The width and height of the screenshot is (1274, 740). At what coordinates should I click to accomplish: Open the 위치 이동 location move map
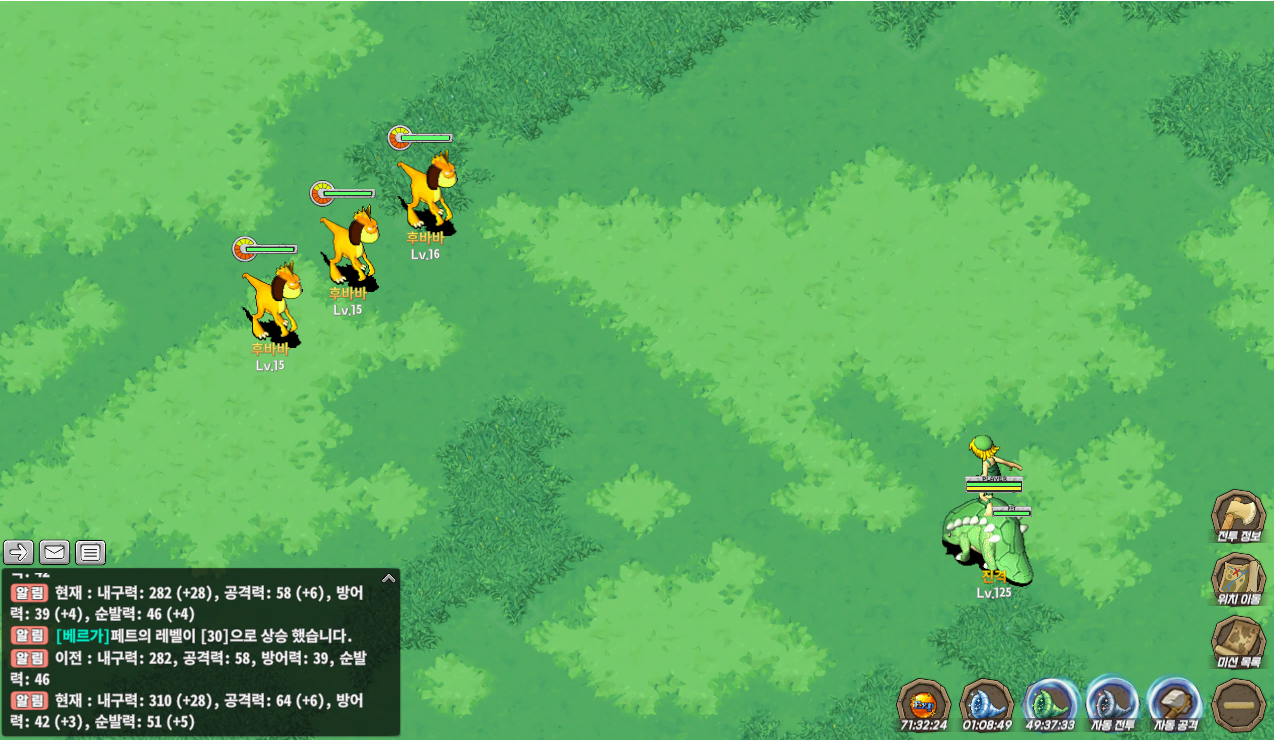pyautogui.click(x=1238, y=578)
